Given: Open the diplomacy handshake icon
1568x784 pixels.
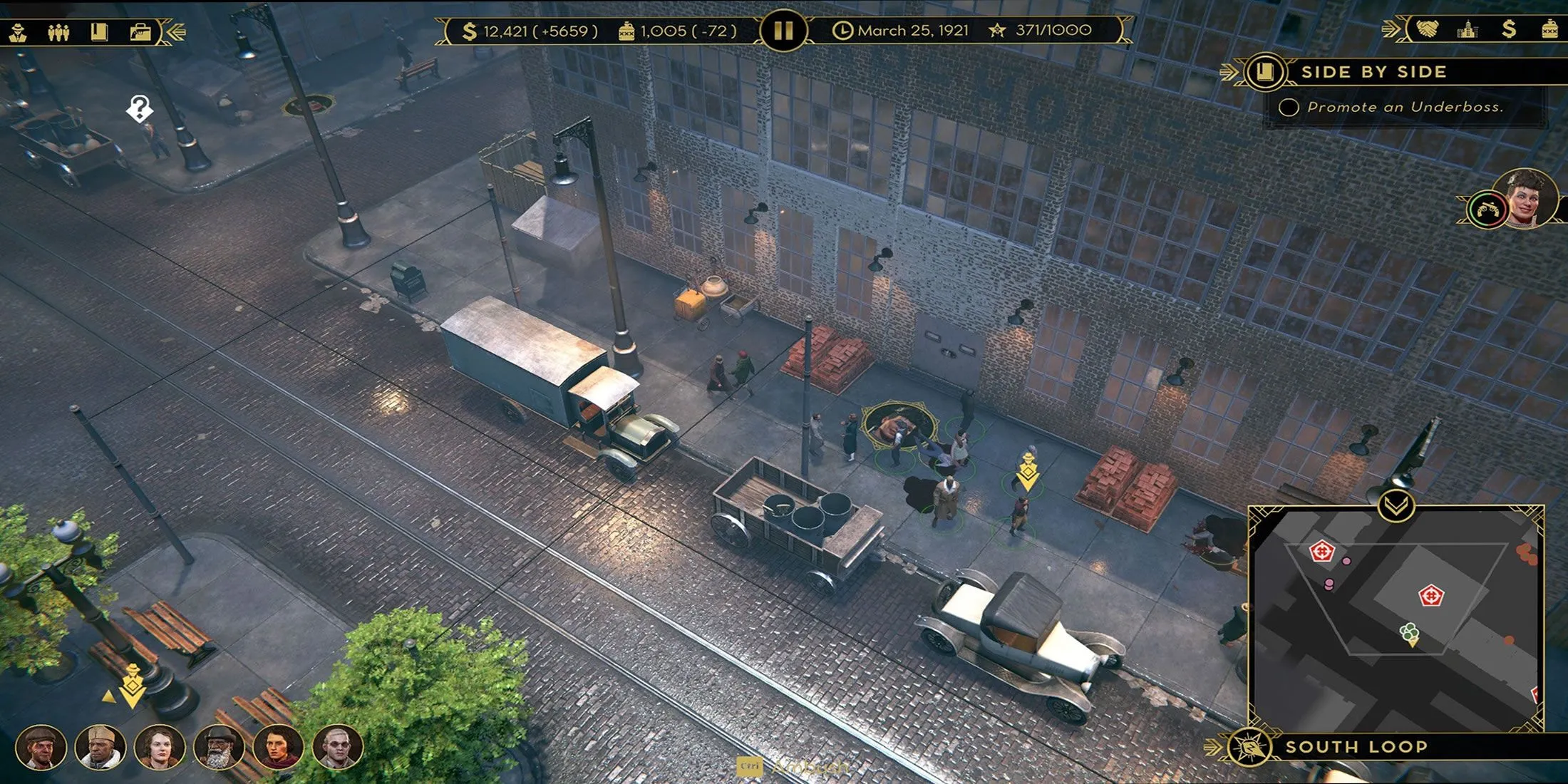Looking at the screenshot, I should (1427, 29).
